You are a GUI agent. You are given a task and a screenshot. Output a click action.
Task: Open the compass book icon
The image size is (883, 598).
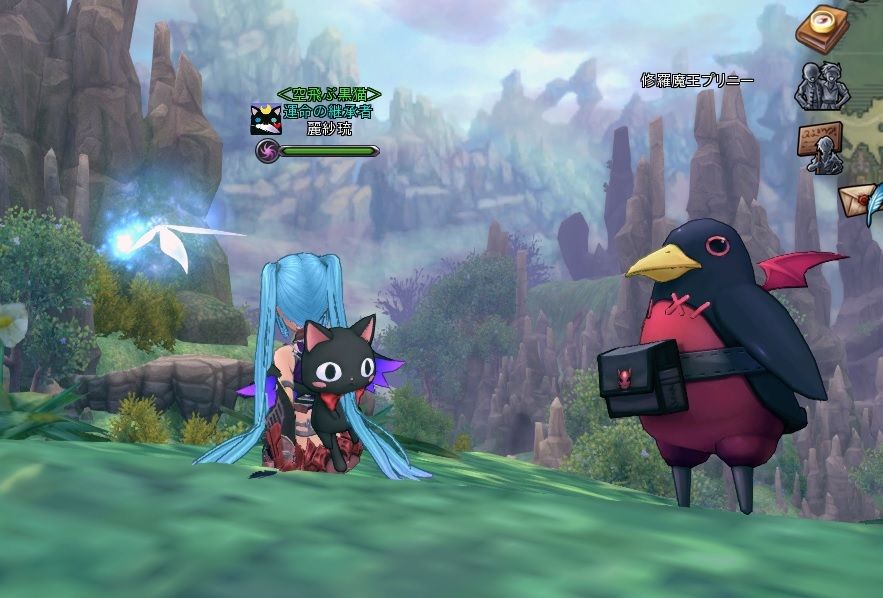pyautogui.click(x=822, y=27)
